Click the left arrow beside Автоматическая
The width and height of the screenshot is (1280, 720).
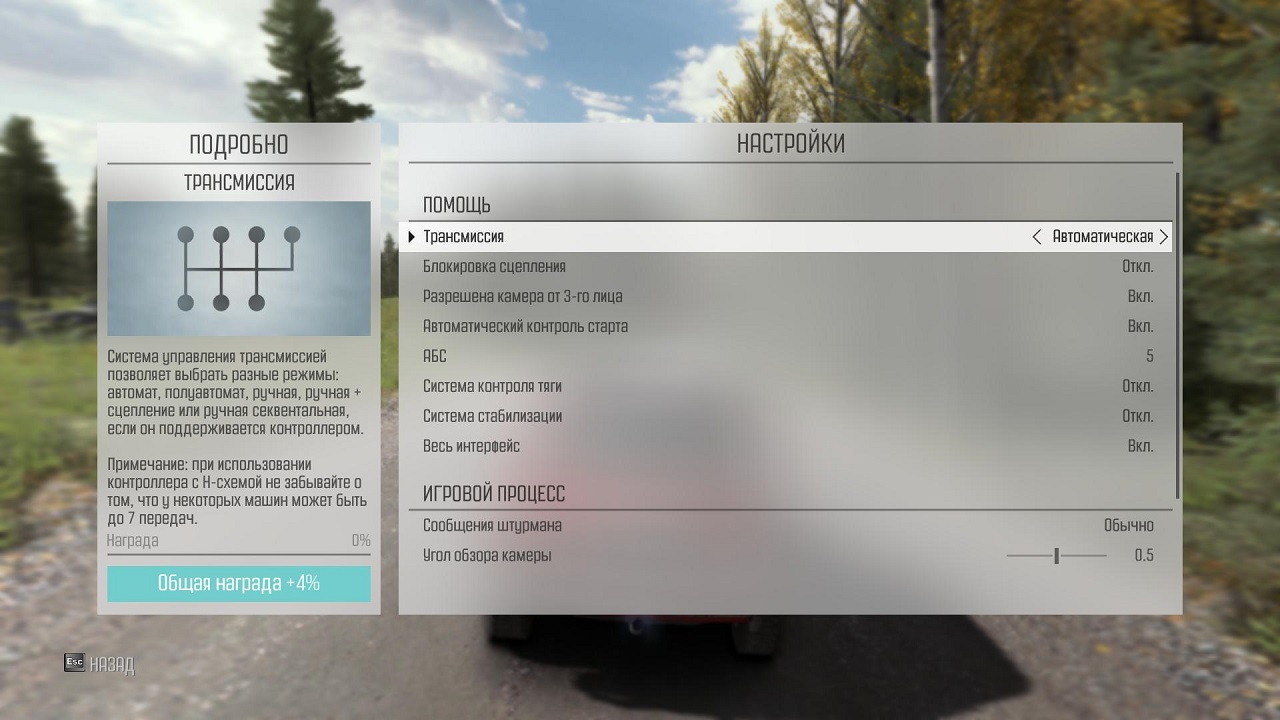point(1036,237)
